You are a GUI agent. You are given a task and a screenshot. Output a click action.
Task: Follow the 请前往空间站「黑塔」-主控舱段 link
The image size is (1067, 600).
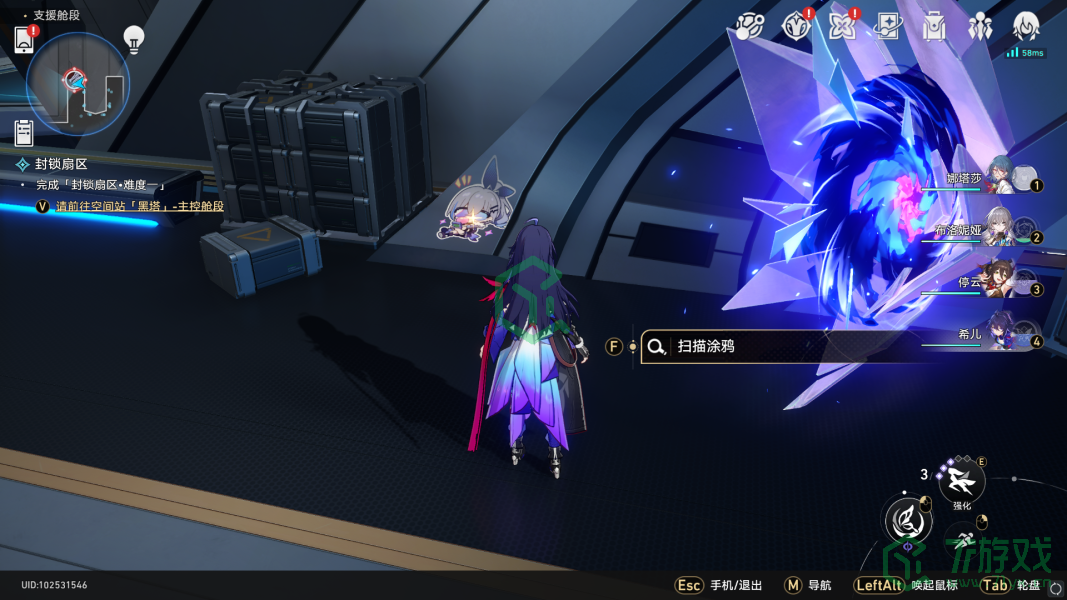point(139,206)
